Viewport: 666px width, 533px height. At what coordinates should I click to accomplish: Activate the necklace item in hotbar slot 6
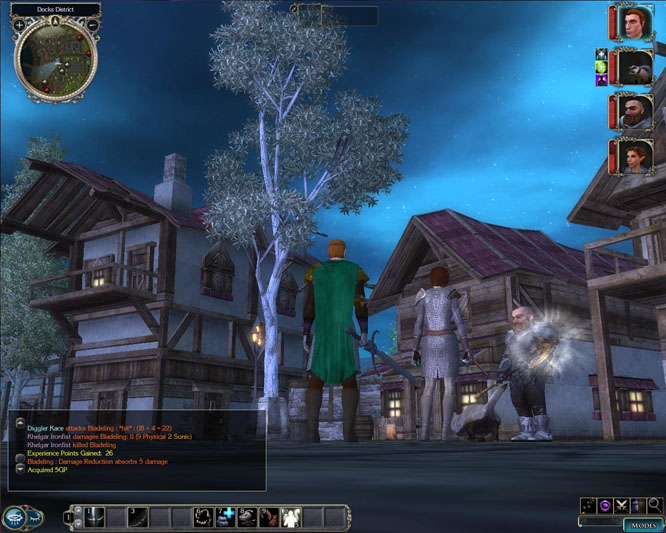pos(203,517)
